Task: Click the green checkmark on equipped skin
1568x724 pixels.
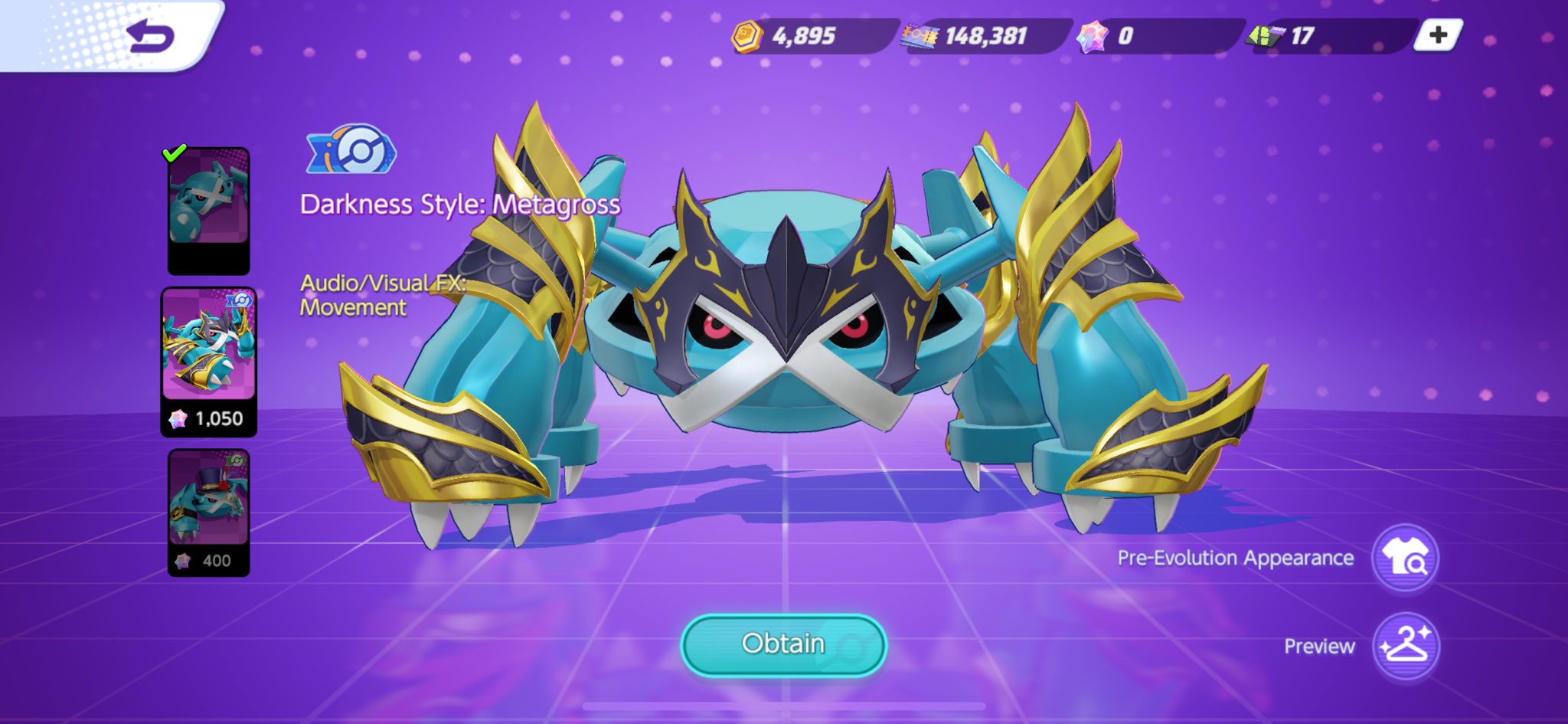Action: pos(175,154)
